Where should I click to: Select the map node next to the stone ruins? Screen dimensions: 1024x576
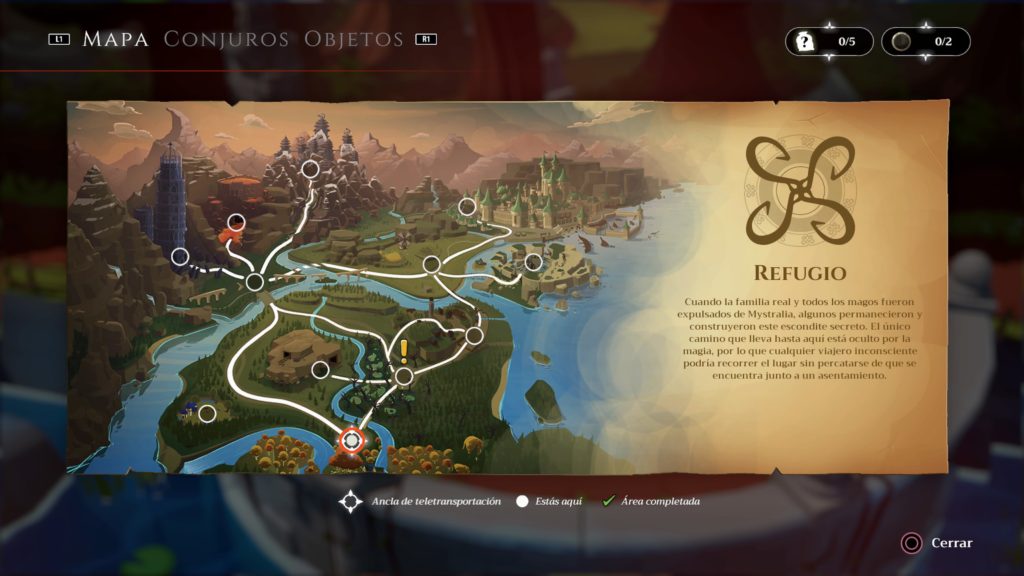pyautogui.click(x=320, y=370)
